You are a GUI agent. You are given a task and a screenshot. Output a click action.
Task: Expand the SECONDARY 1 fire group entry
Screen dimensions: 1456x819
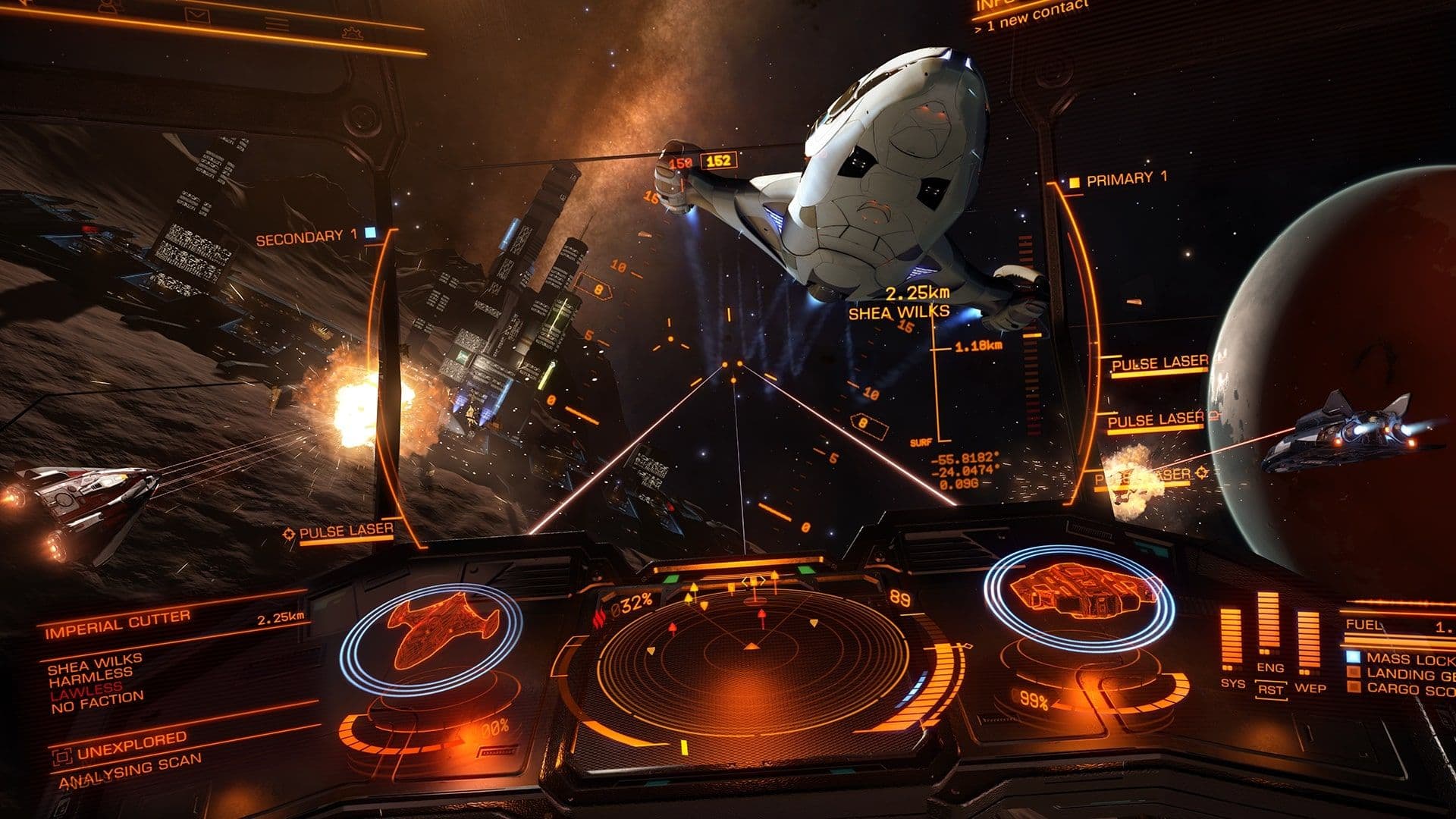click(x=306, y=236)
